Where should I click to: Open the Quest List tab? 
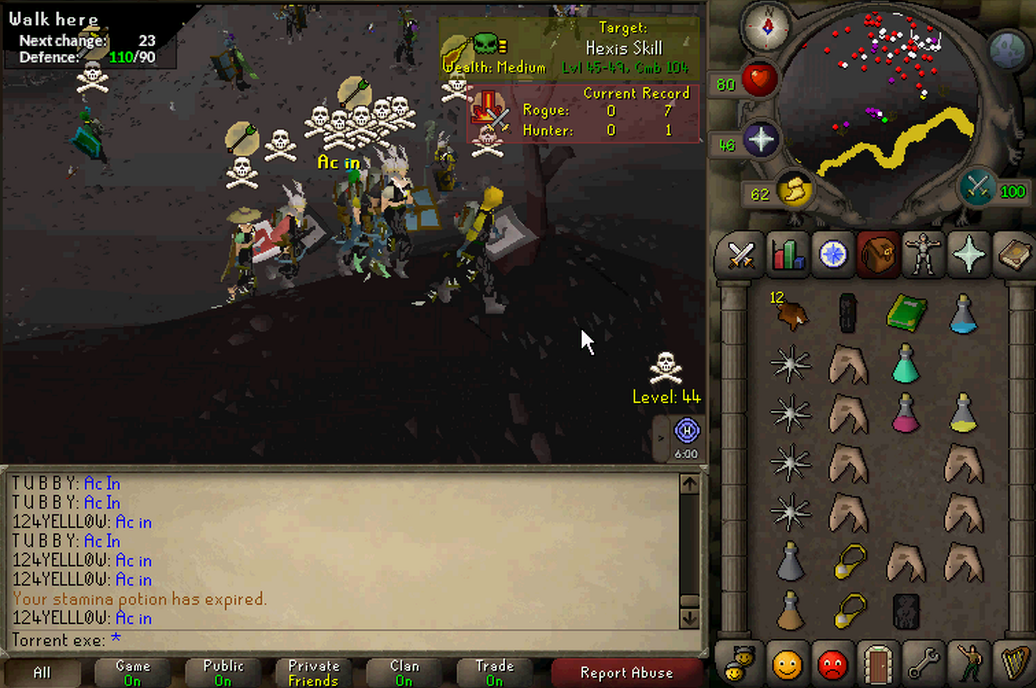click(832, 255)
